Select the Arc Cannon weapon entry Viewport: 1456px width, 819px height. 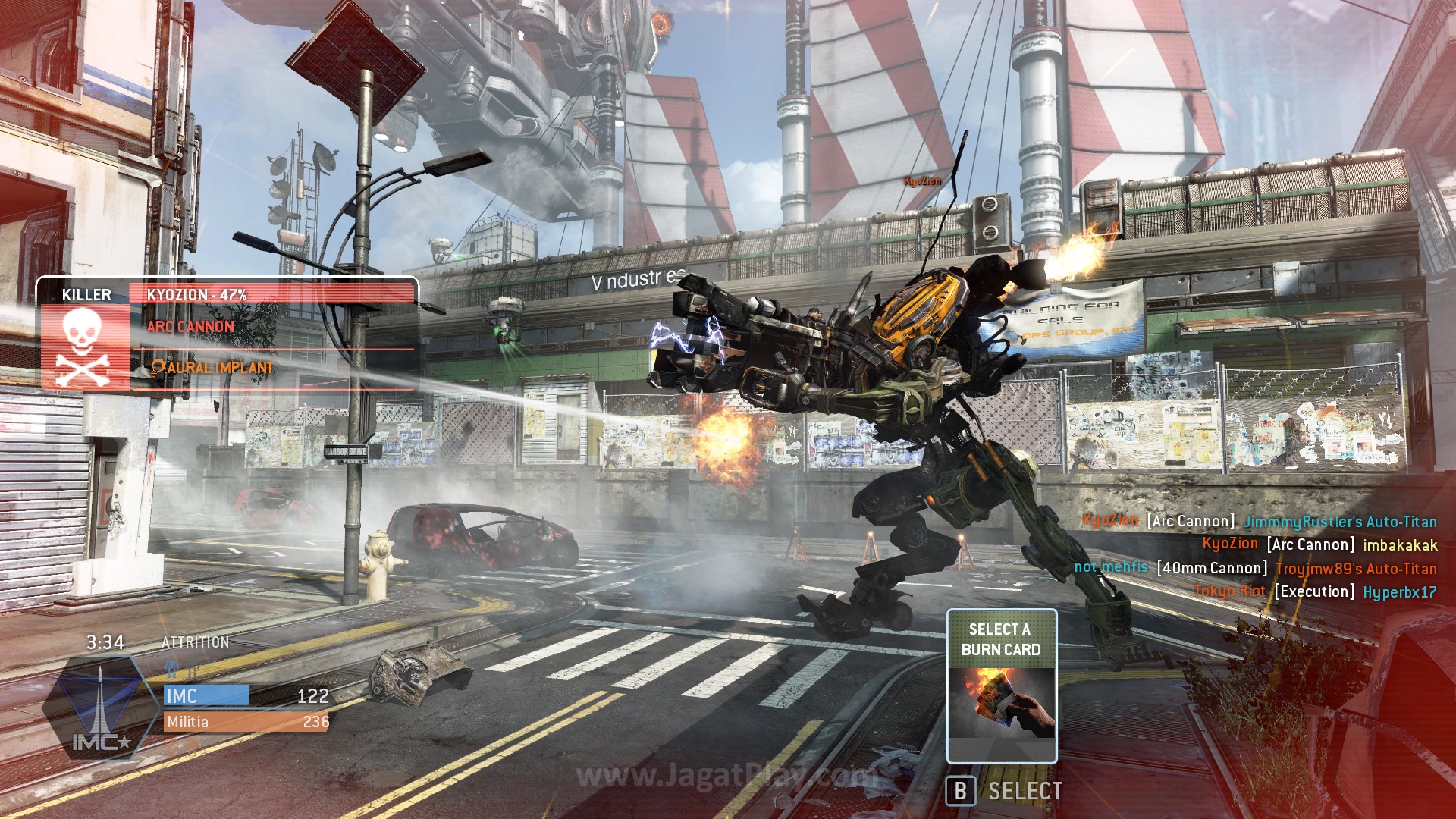click(191, 327)
